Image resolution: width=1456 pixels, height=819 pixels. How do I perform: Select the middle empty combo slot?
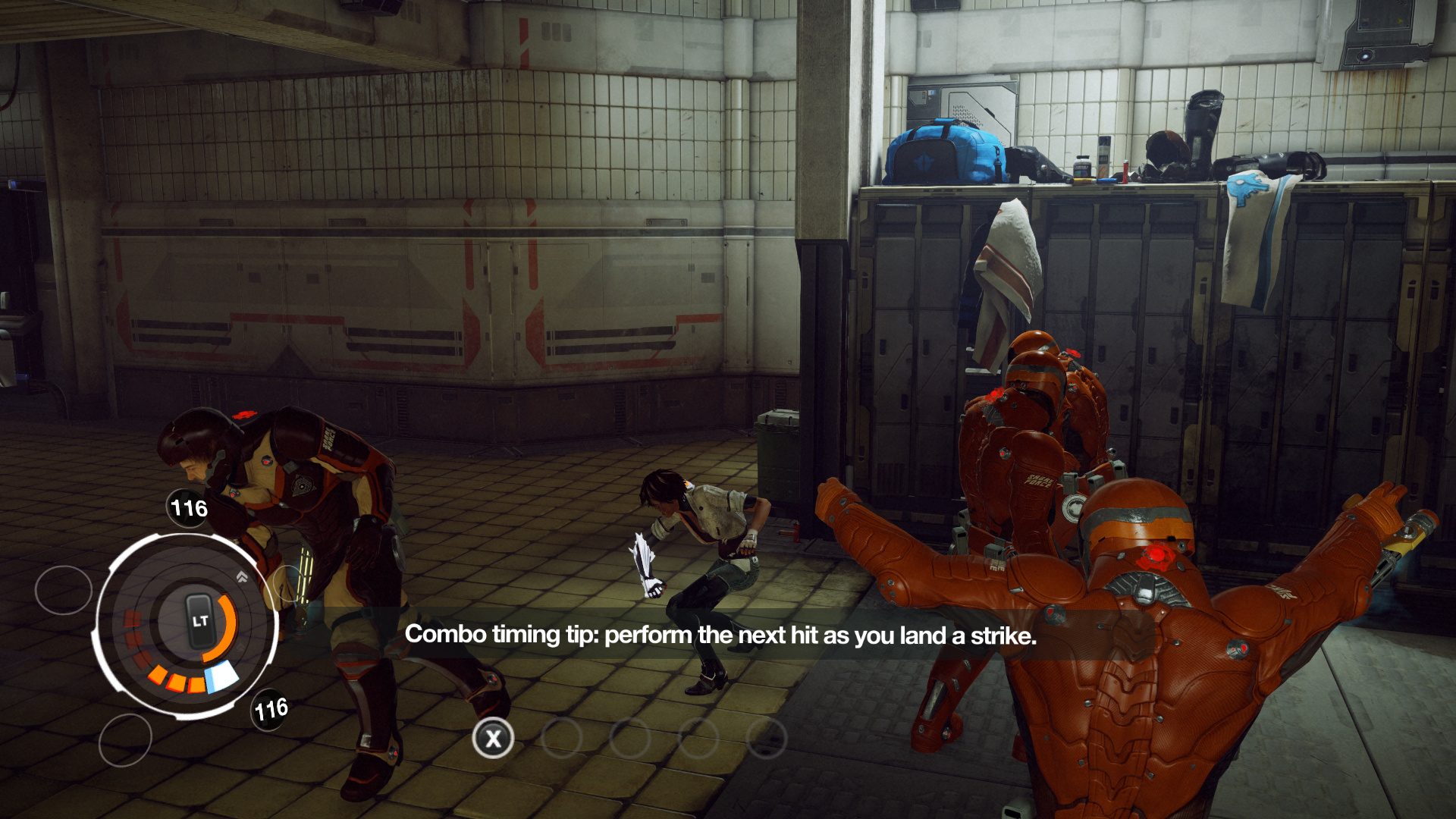pos(697,737)
